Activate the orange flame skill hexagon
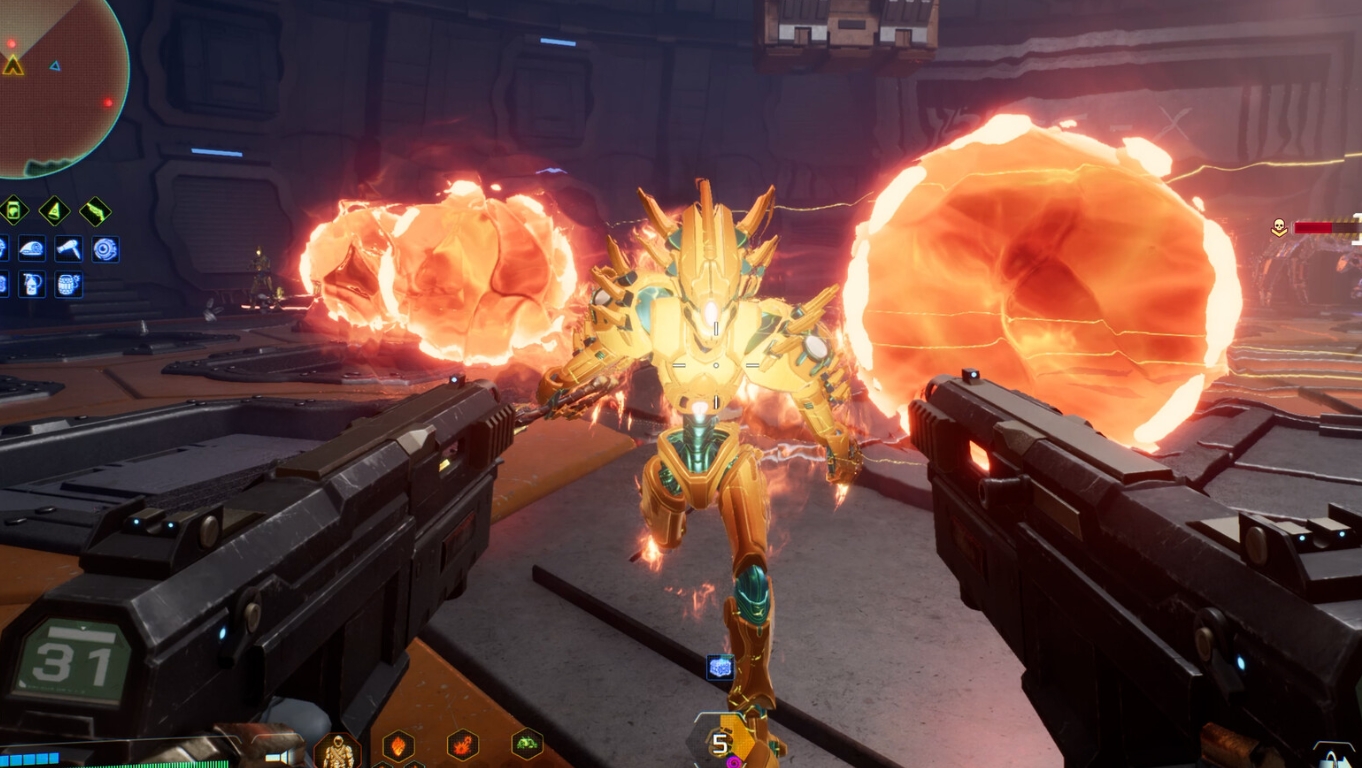 (x=398, y=745)
